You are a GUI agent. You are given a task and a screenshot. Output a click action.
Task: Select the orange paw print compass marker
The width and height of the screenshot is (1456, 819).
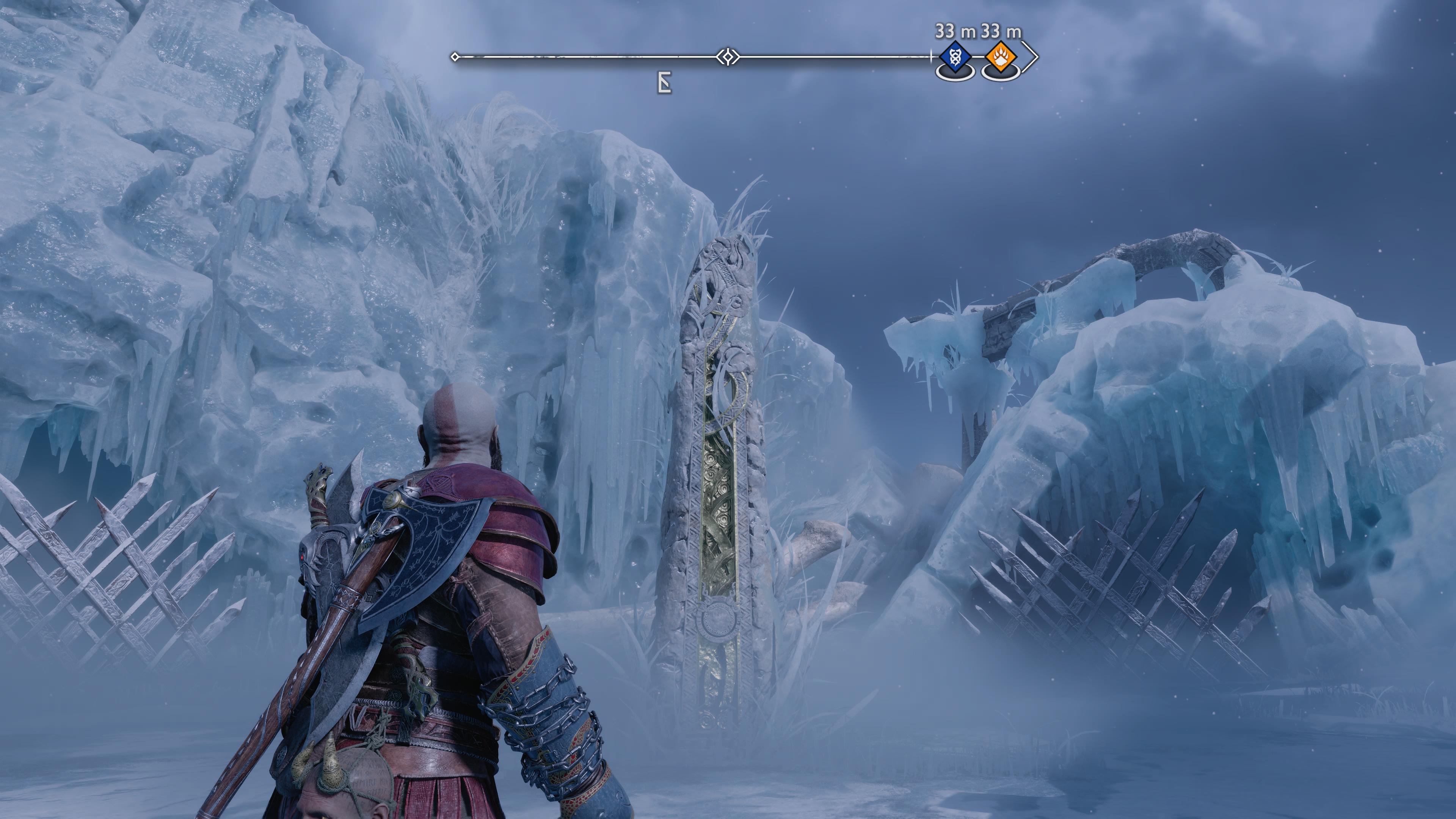click(1001, 58)
